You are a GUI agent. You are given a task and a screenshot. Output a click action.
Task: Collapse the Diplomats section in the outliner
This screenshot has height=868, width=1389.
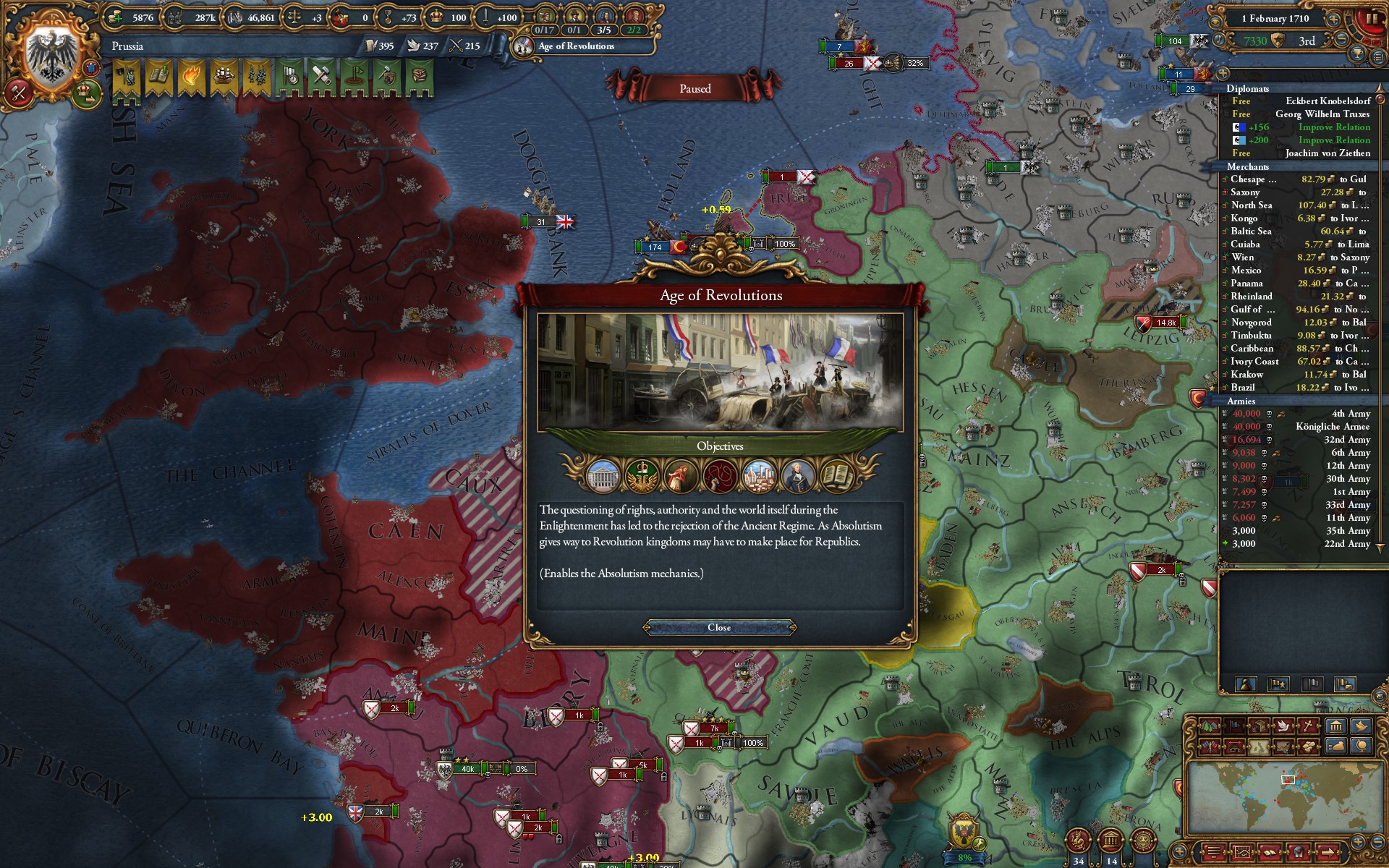(1248, 88)
